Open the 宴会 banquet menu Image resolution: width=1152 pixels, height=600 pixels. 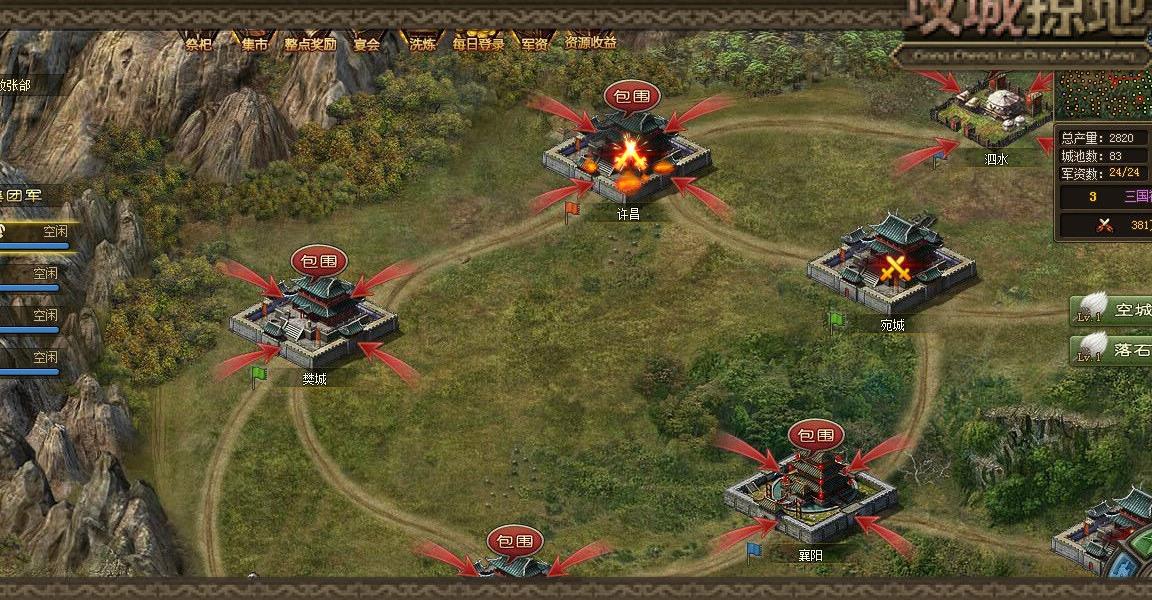(367, 42)
